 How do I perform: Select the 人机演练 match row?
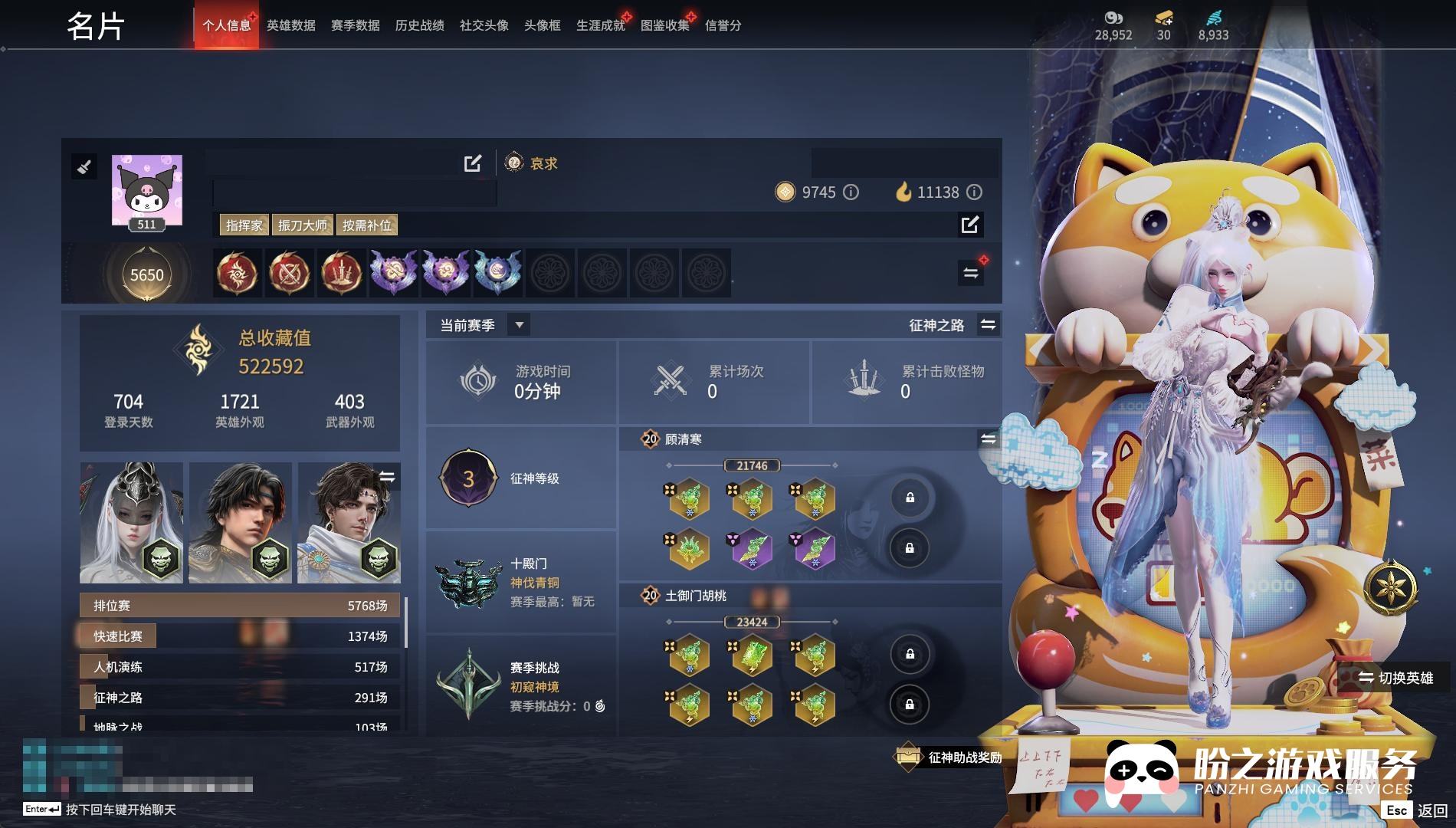coord(241,667)
